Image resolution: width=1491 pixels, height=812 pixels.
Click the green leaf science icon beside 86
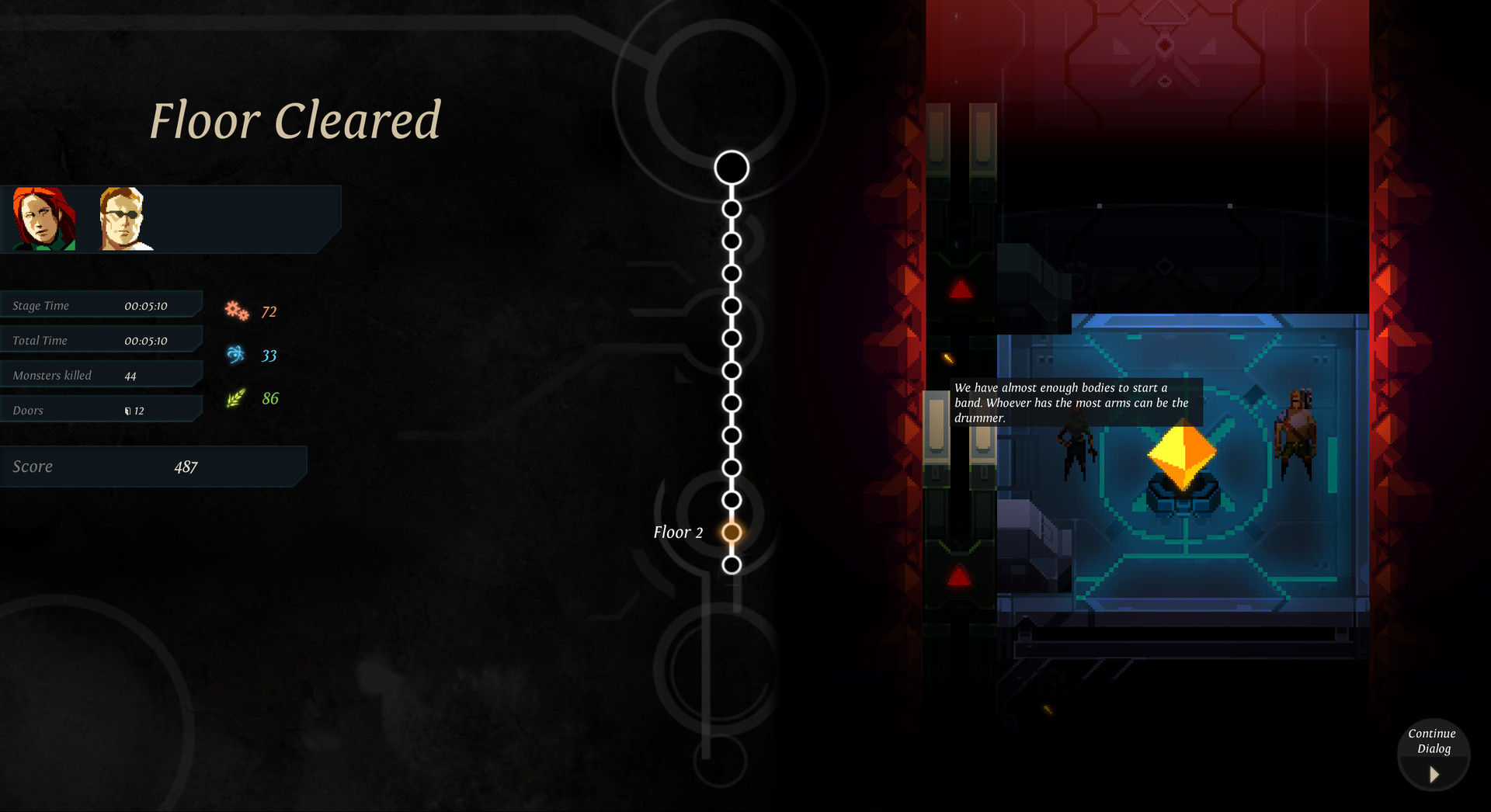pyautogui.click(x=235, y=397)
